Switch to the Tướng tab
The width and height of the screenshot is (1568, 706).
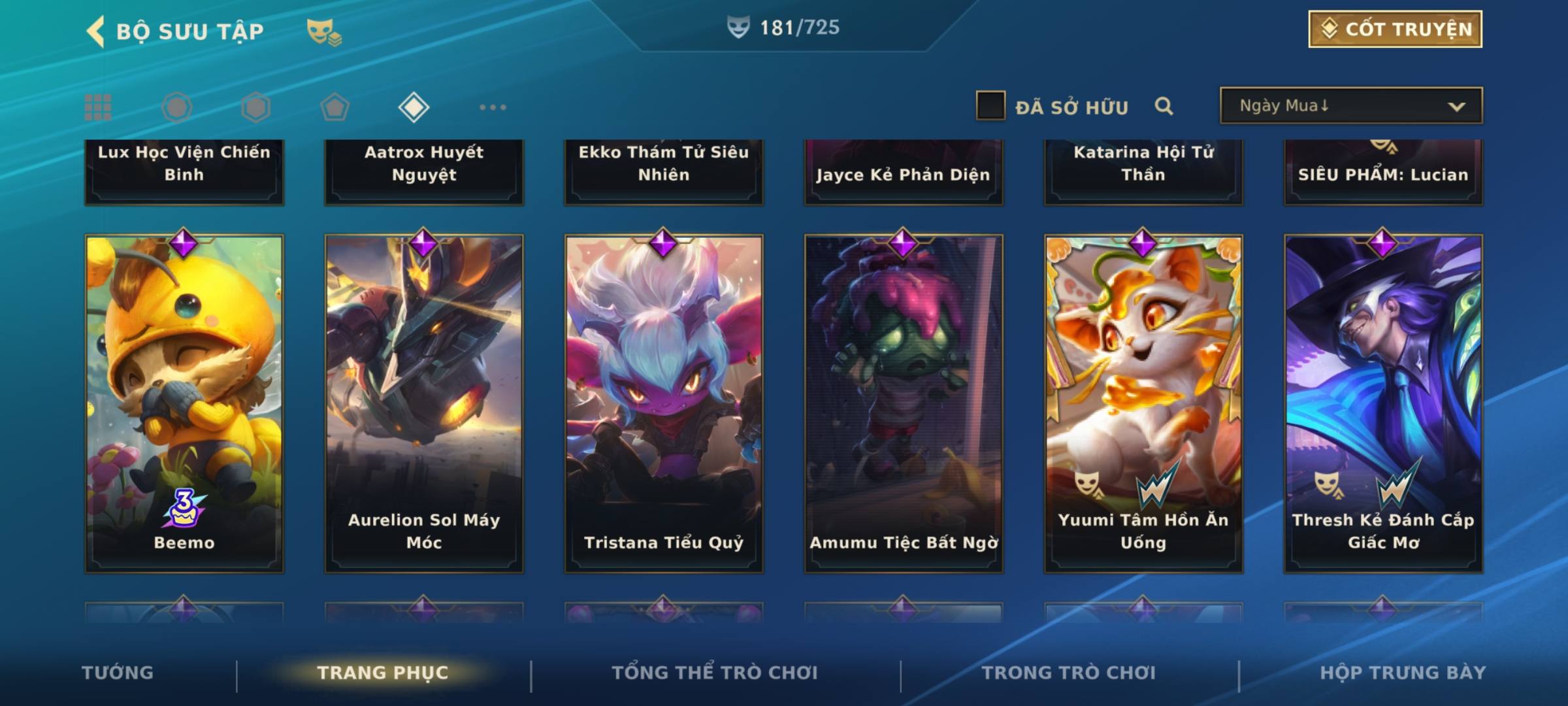coord(118,673)
